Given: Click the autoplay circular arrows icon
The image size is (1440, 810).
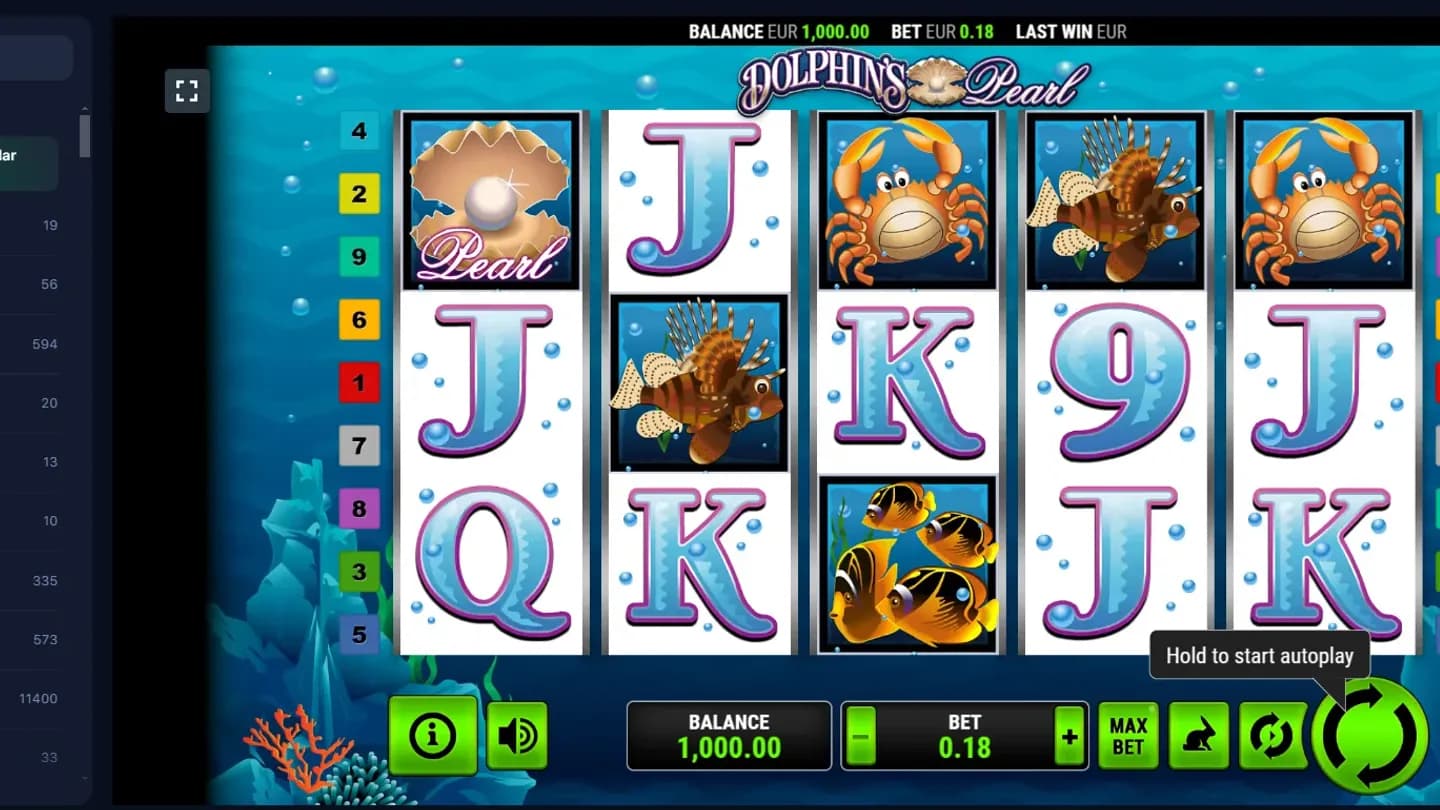Looking at the screenshot, I should pyautogui.click(x=1272, y=735).
